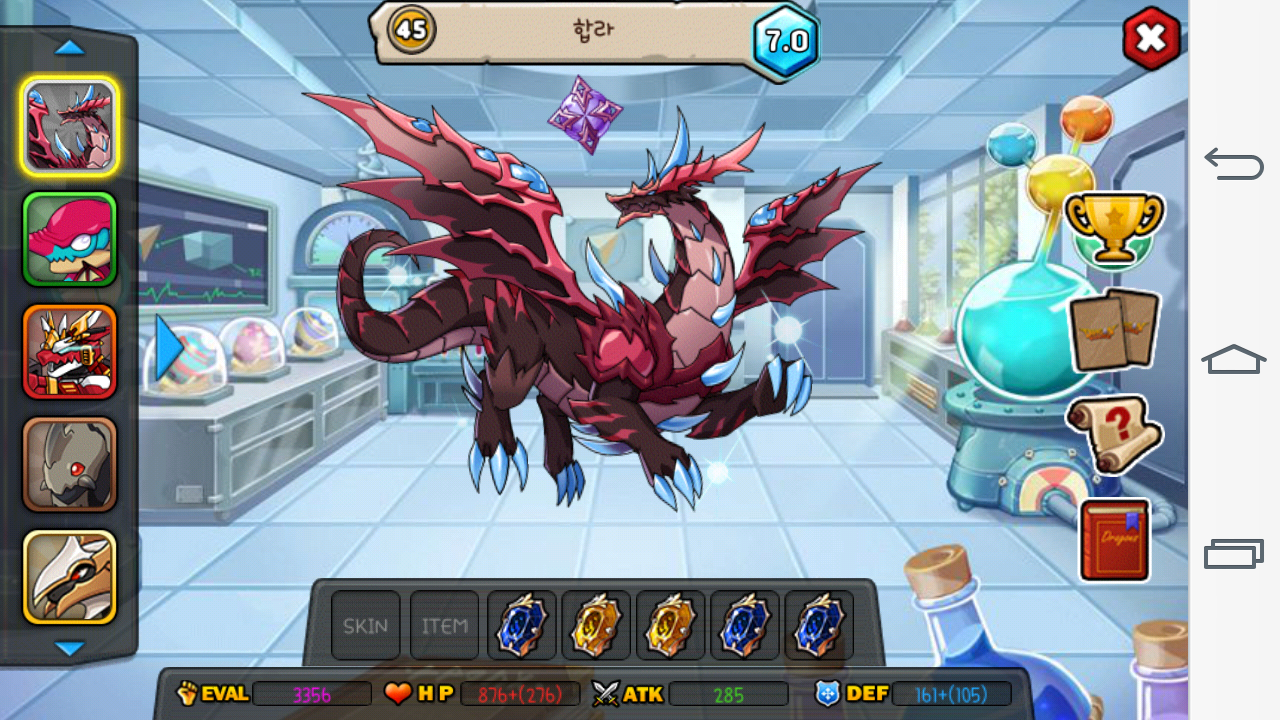Tap the purple crystal above the dragon
The width and height of the screenshot is (1280, 720).
tap(585, 114)
